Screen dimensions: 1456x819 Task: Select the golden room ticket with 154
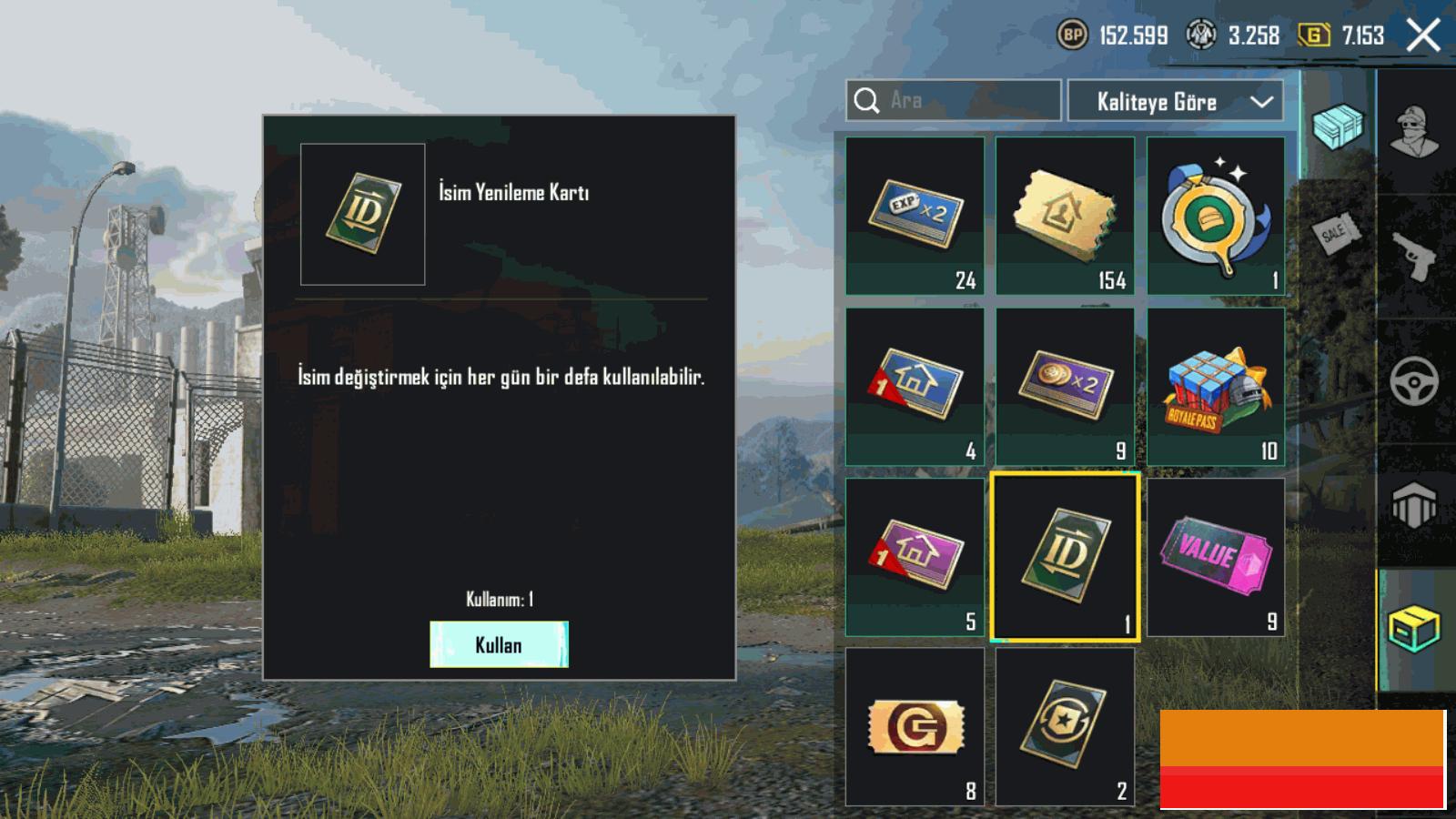tap(1065, 216)
